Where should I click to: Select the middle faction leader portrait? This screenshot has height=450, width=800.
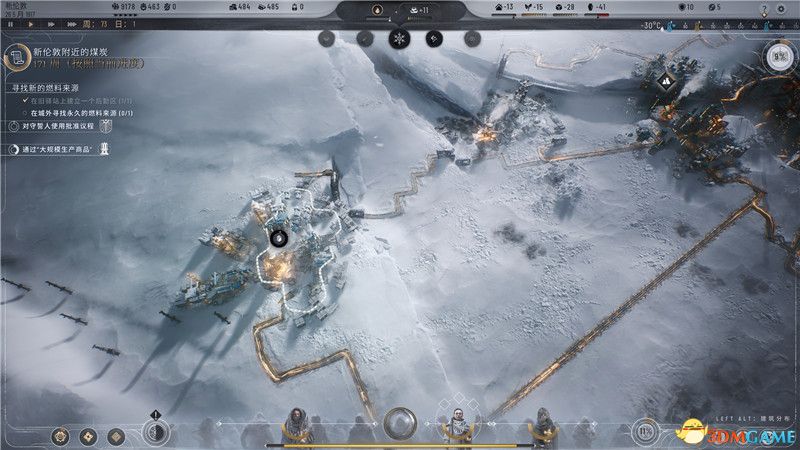click(x=456, y=423)
